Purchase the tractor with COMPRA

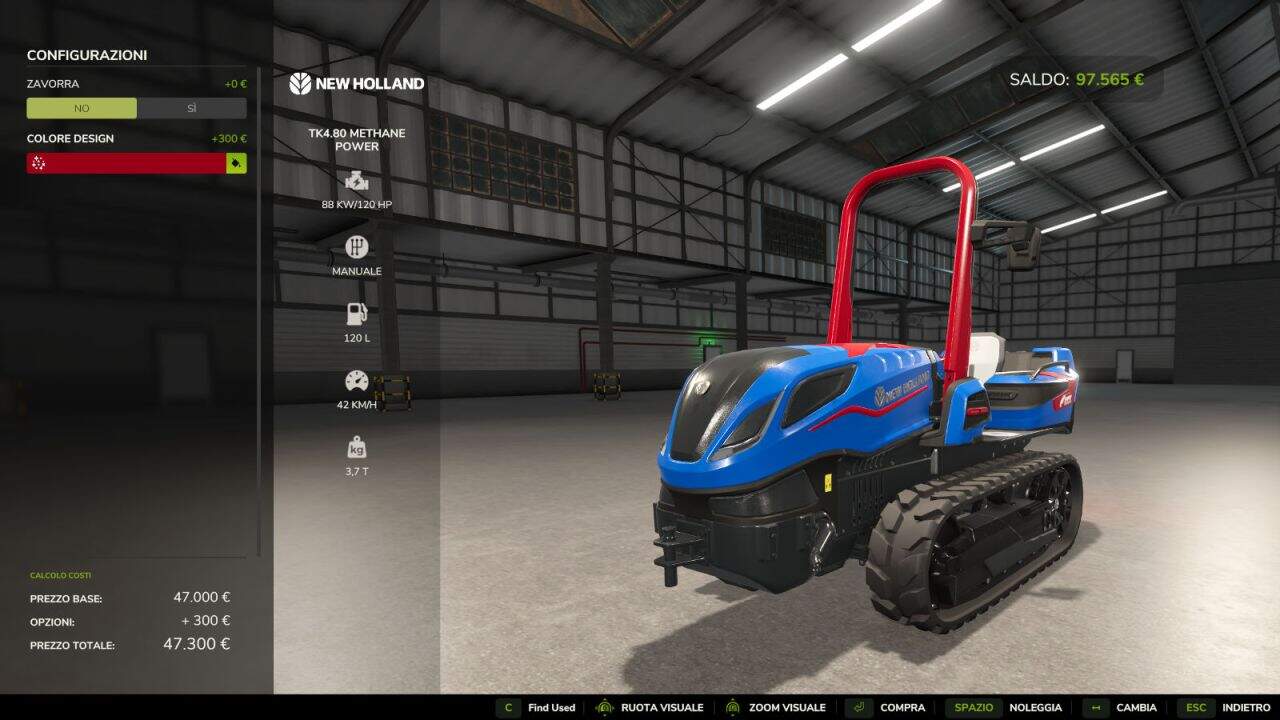[x=905, y=707]
